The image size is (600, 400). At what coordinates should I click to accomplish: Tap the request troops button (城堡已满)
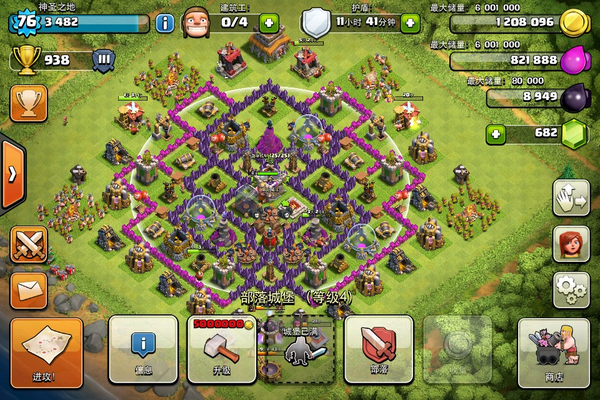pyautogui.click(x=299, y=348)
